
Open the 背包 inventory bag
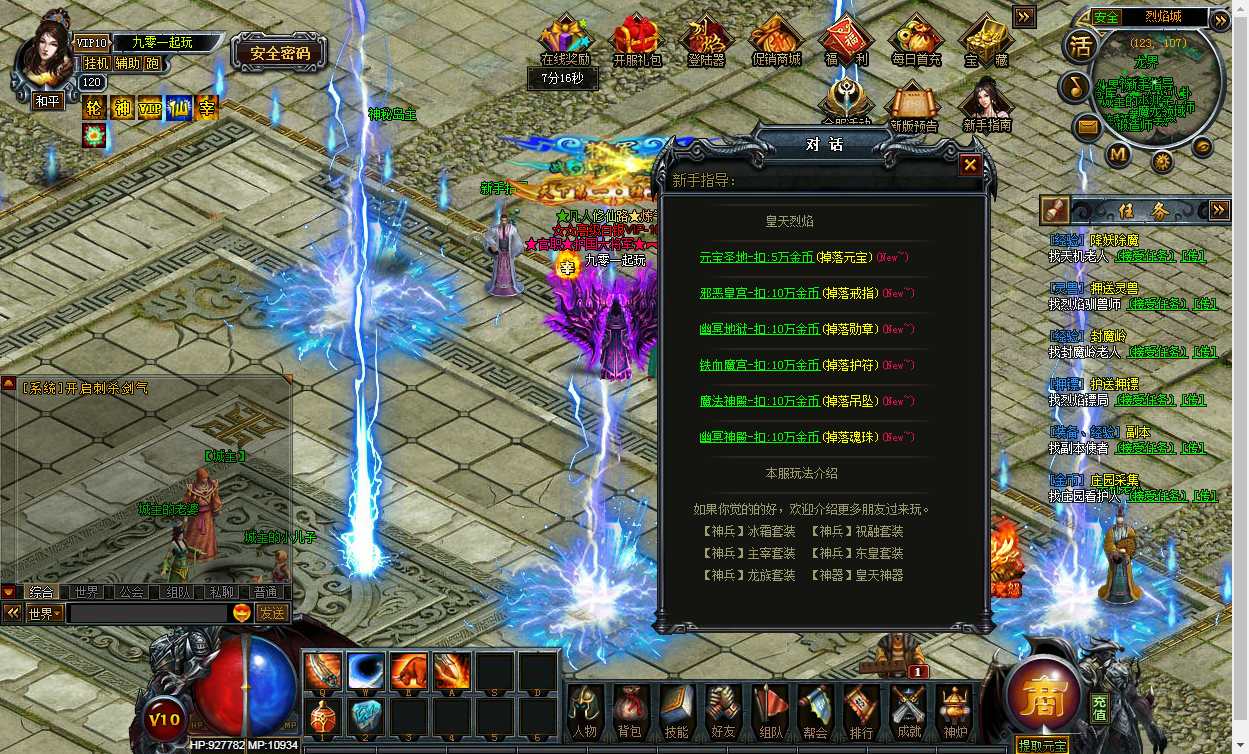tap(630, 710)
